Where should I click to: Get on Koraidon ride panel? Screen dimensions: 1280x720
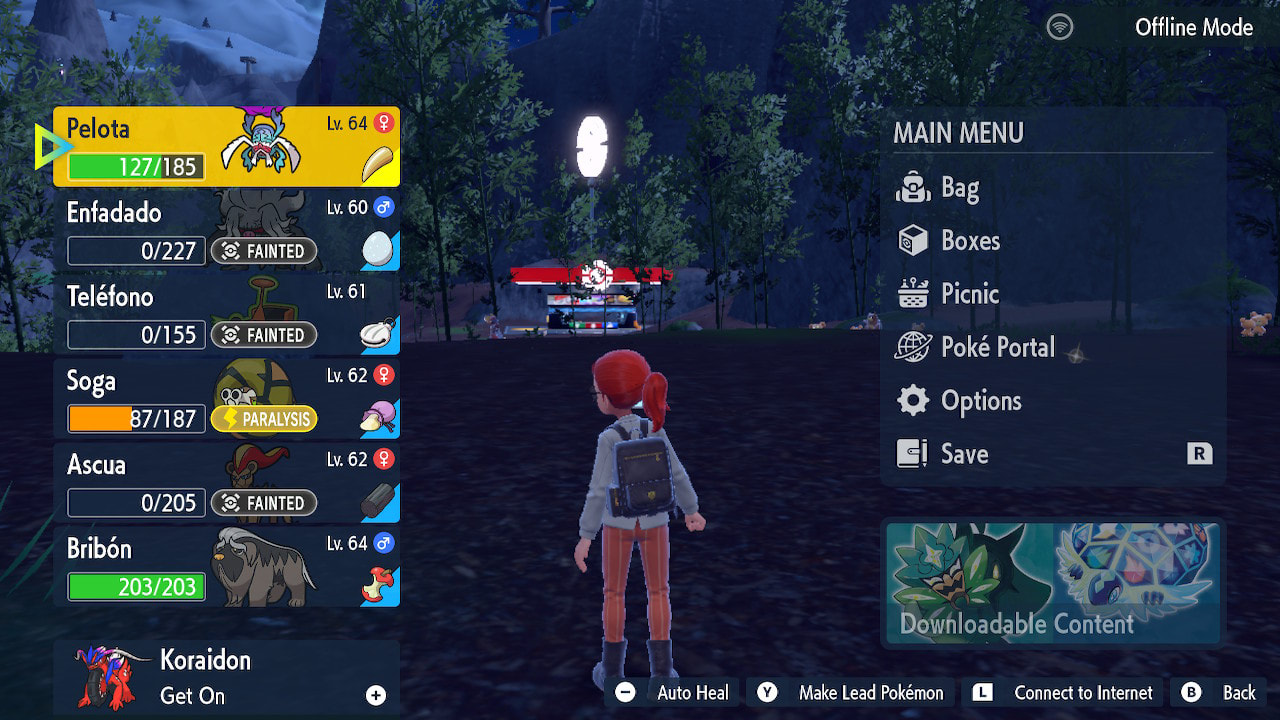226,678
